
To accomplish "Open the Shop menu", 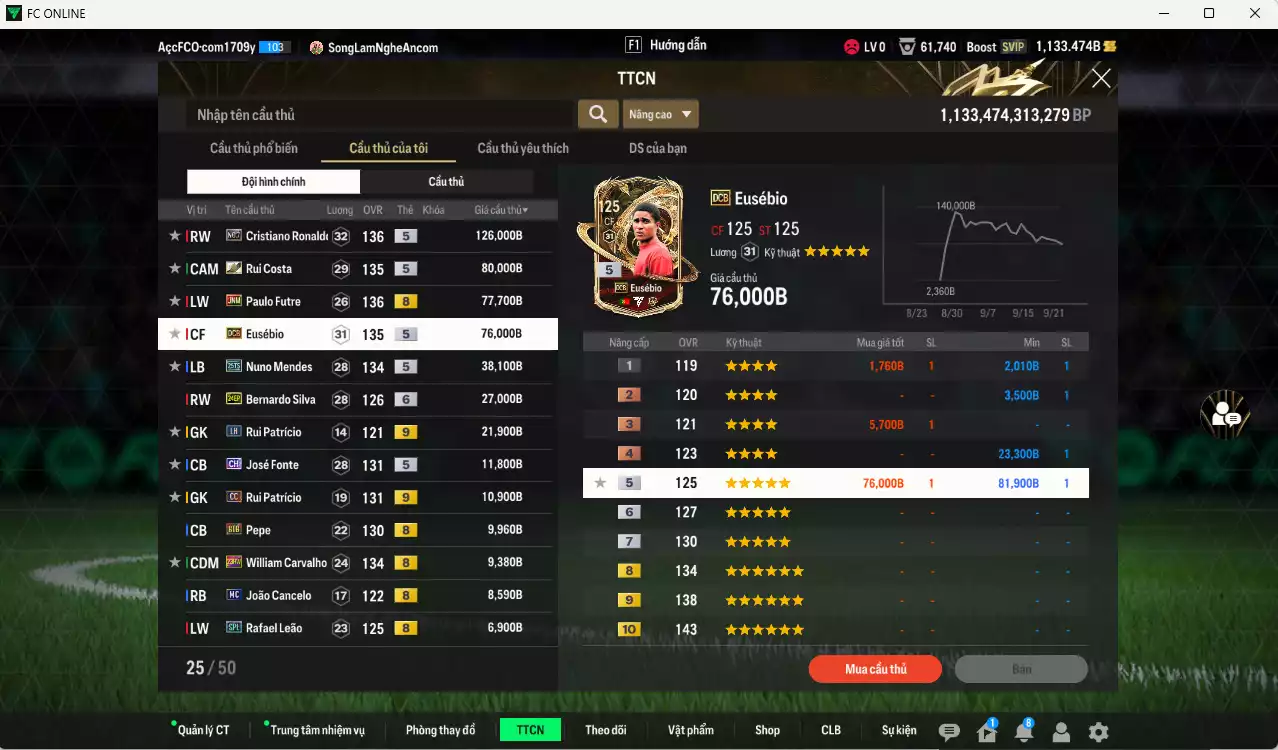I will [767, 730].
